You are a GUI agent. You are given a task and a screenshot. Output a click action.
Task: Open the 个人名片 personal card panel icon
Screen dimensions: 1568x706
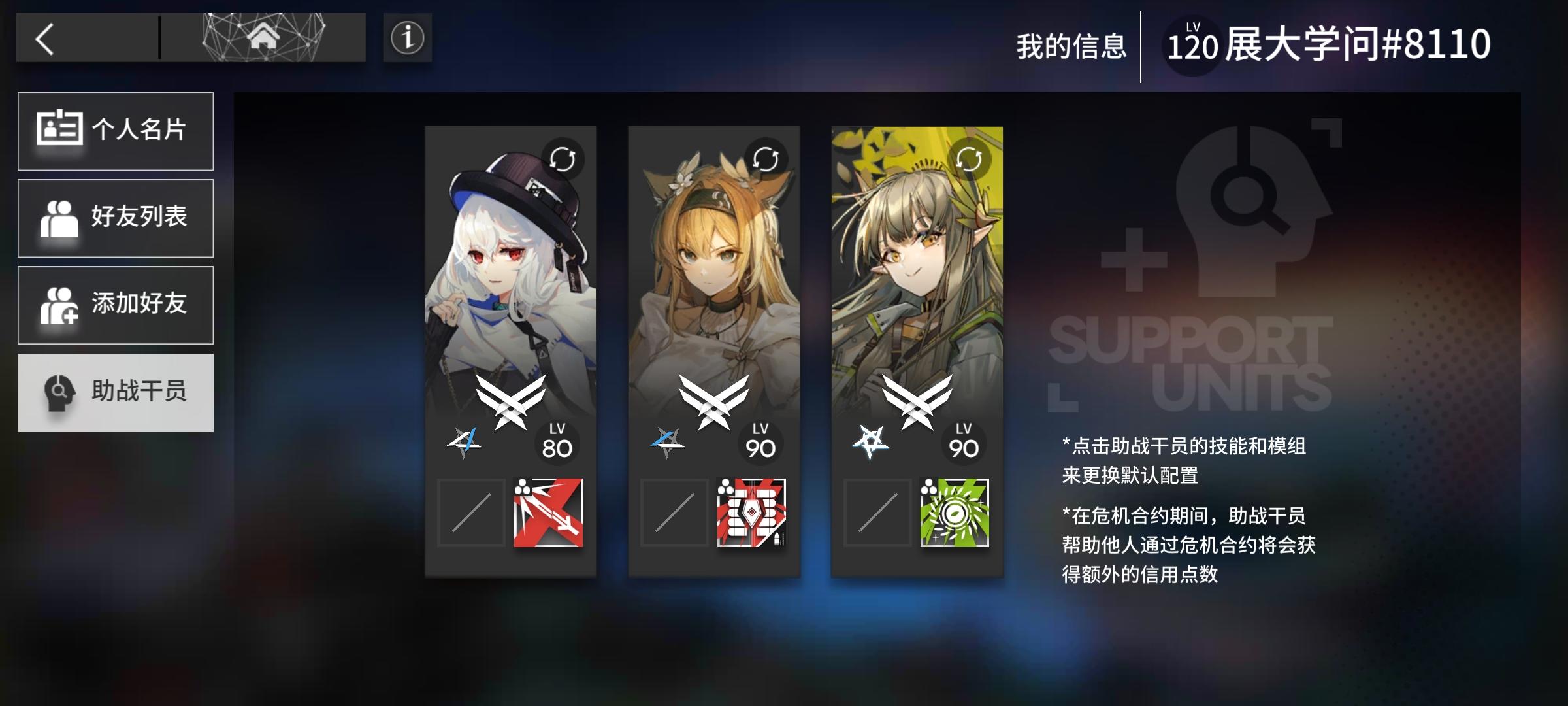tap(59, 131)
